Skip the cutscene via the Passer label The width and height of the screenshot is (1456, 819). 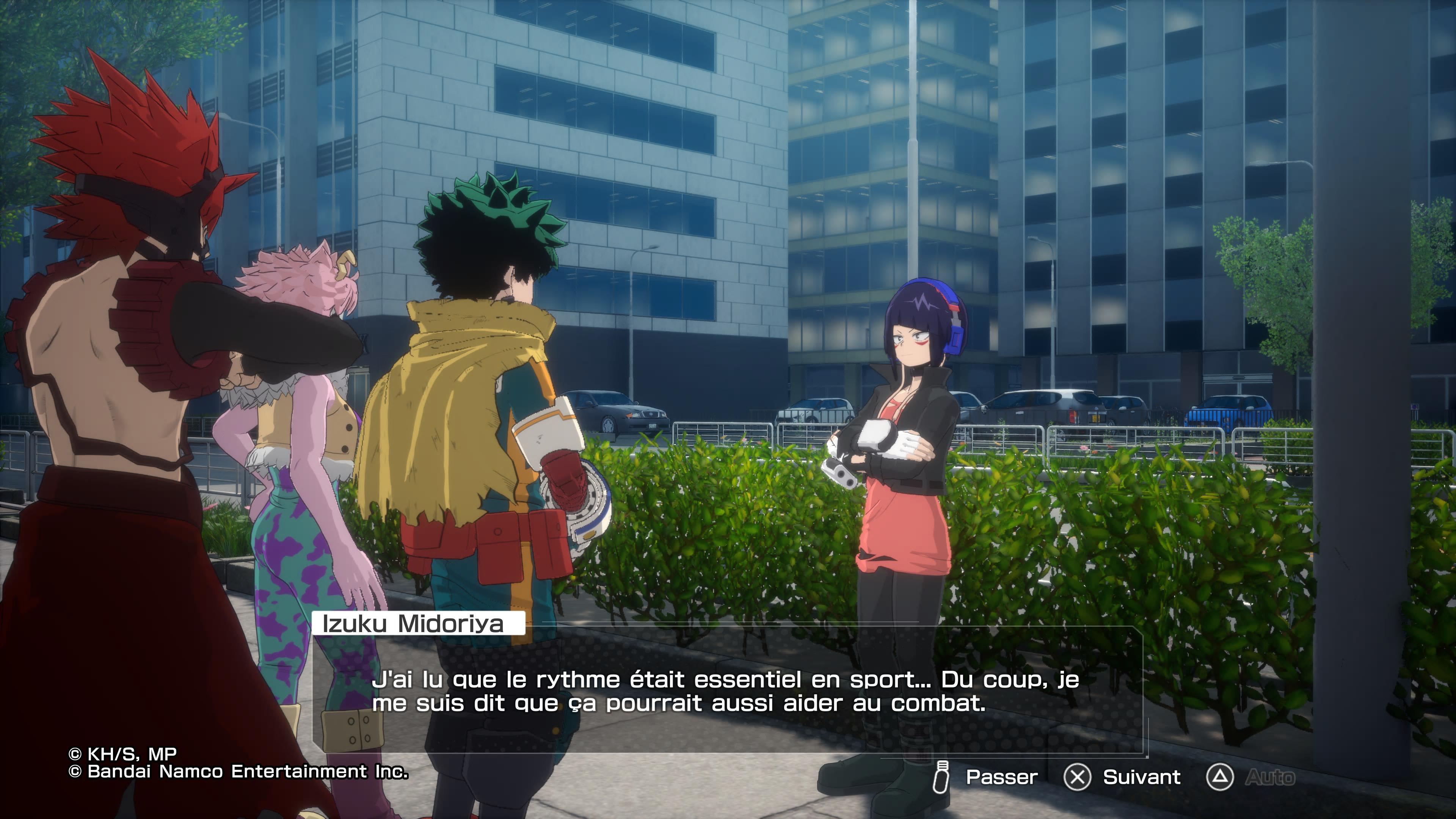point(1001,777)
